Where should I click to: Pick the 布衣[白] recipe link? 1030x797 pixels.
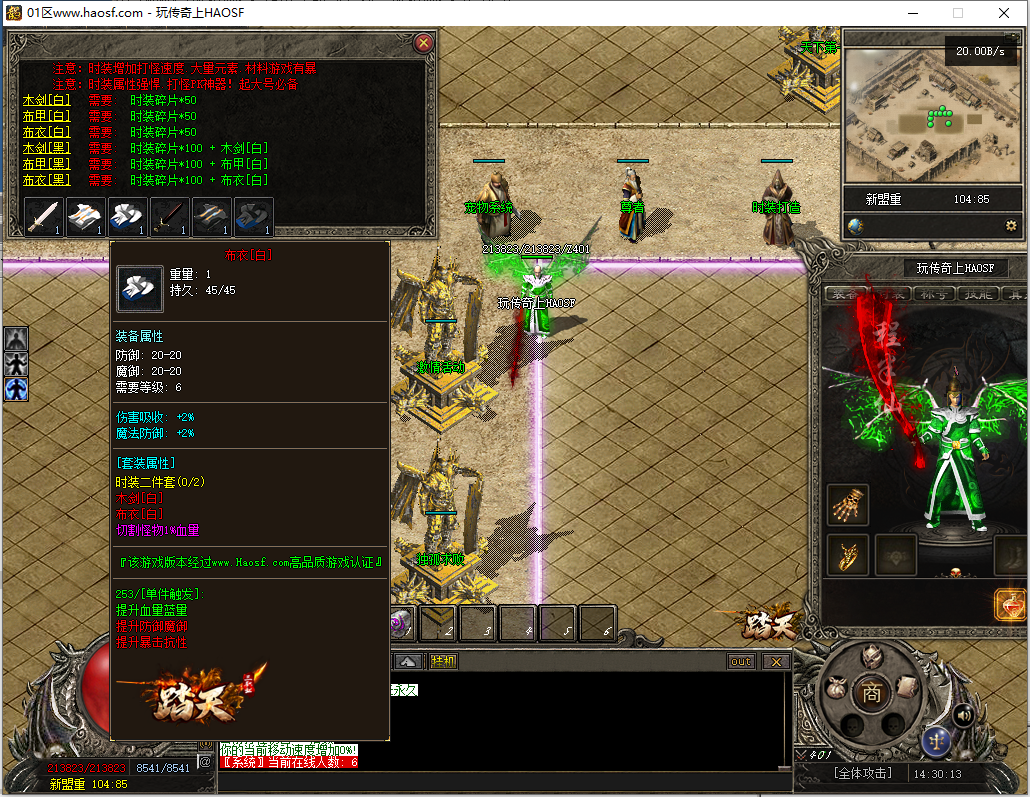(x=47, y=132)
